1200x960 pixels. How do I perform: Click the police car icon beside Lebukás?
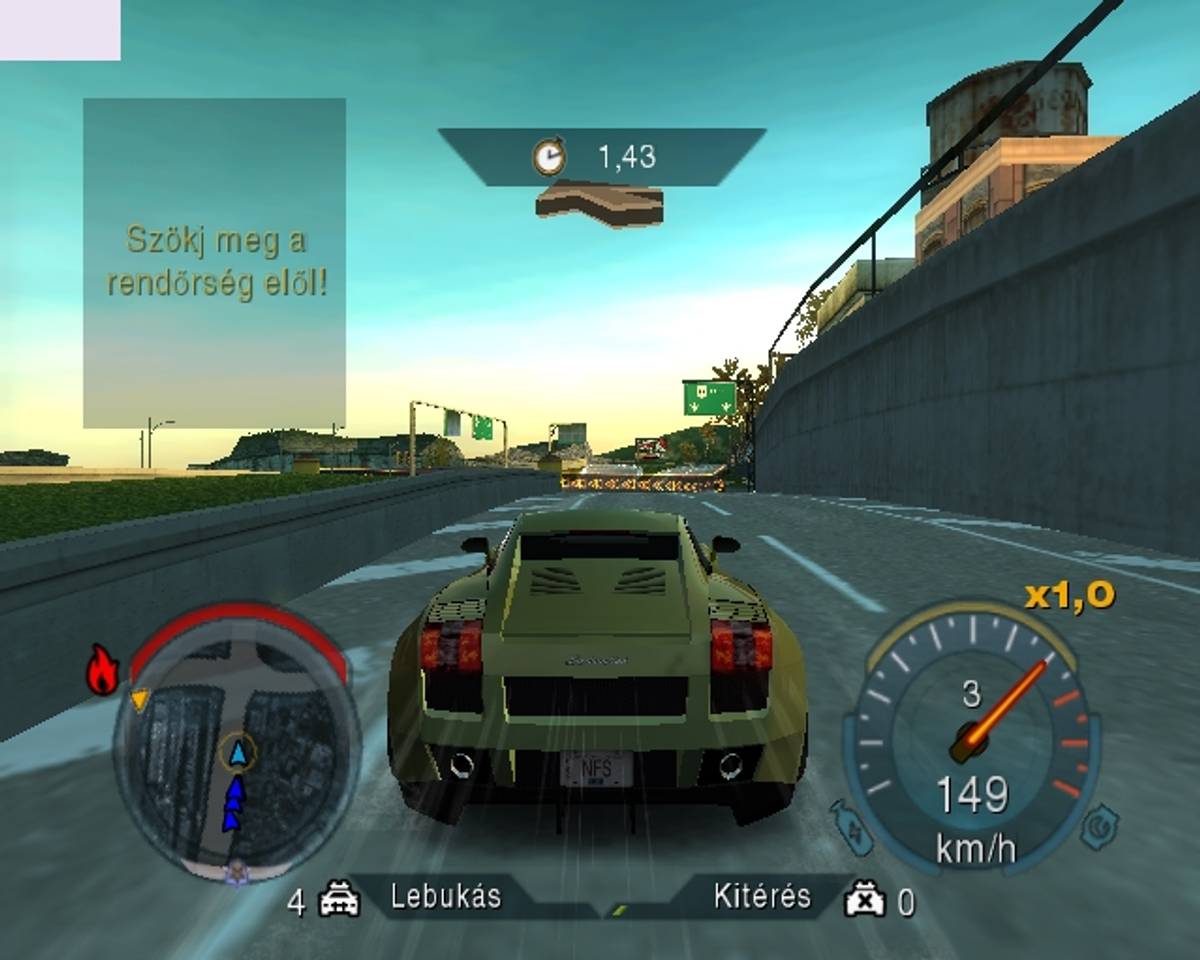[339, 900]
